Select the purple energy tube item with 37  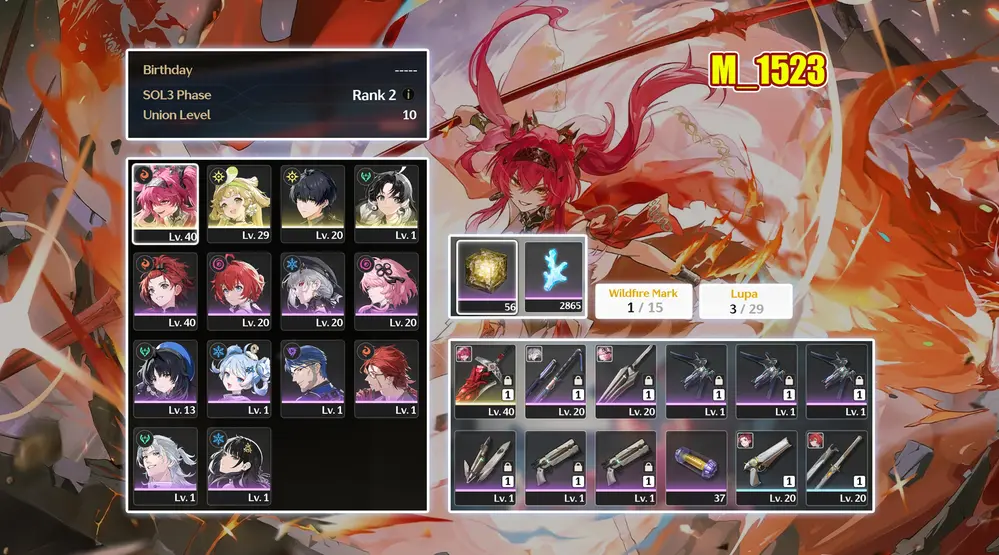pos(696,467)
